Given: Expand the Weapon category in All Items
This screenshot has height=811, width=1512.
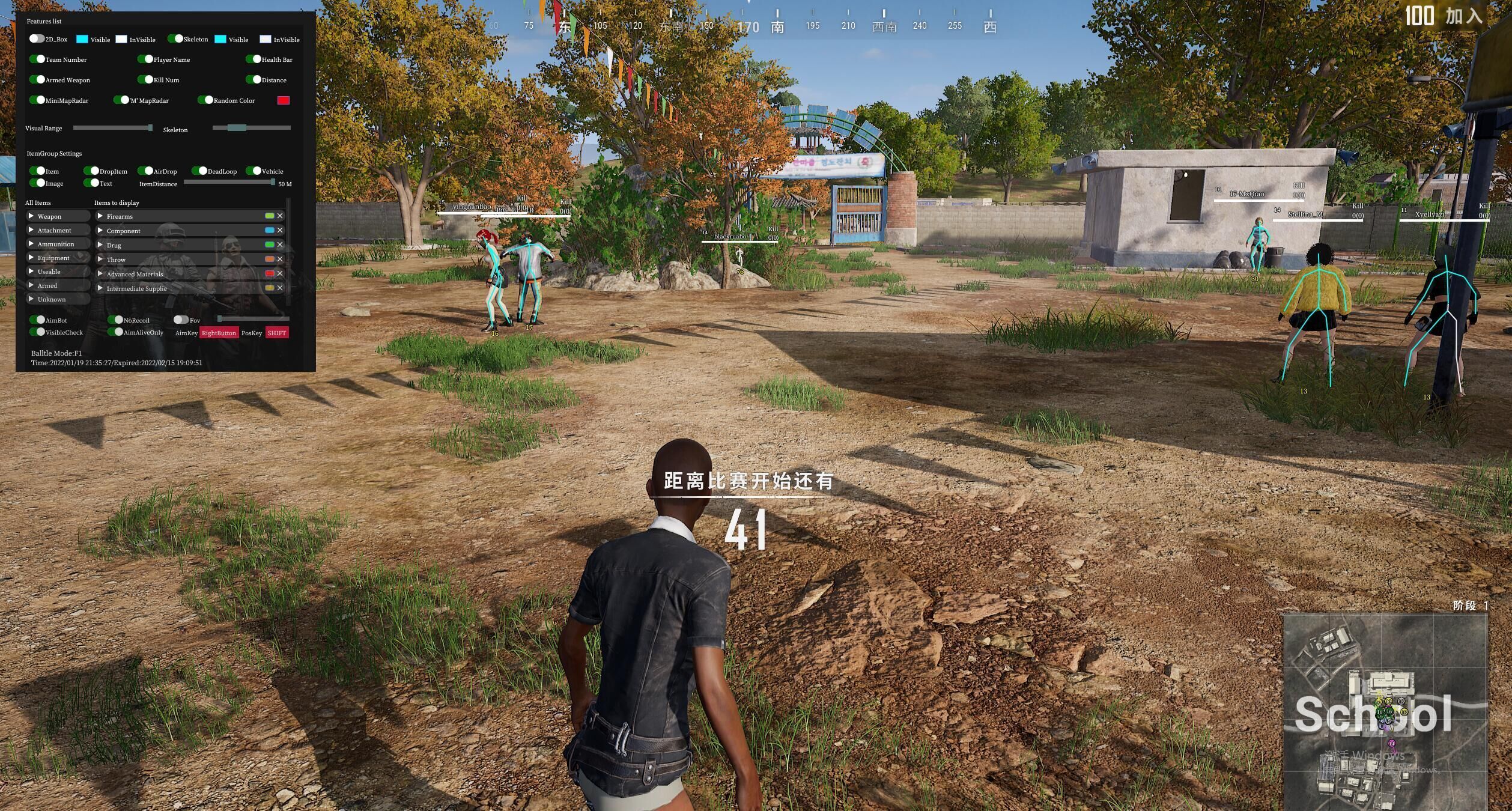Looking at the screenshot, I should (x=31, y=216).
